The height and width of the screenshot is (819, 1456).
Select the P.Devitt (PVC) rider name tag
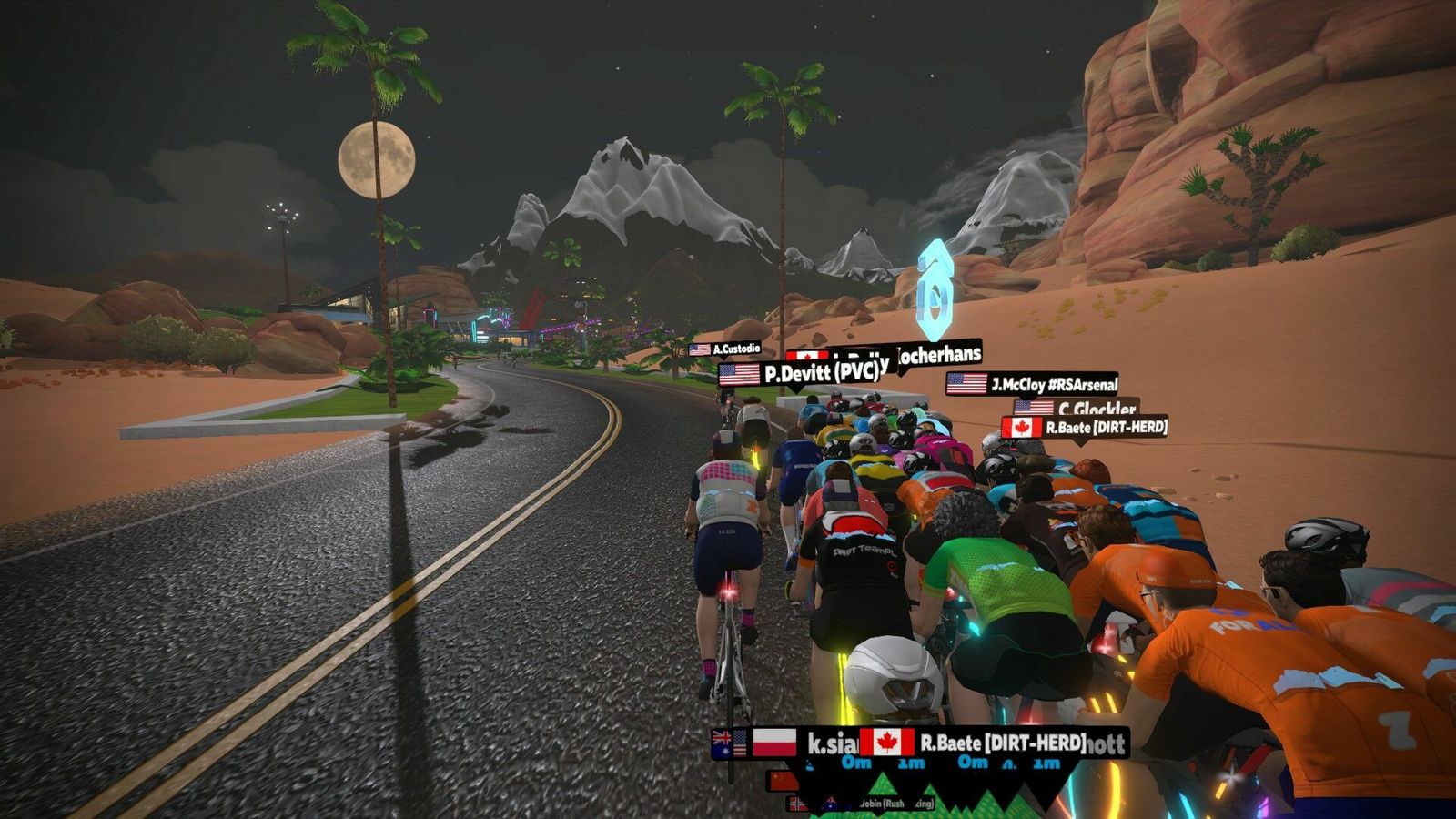click(x=801, y=374)
